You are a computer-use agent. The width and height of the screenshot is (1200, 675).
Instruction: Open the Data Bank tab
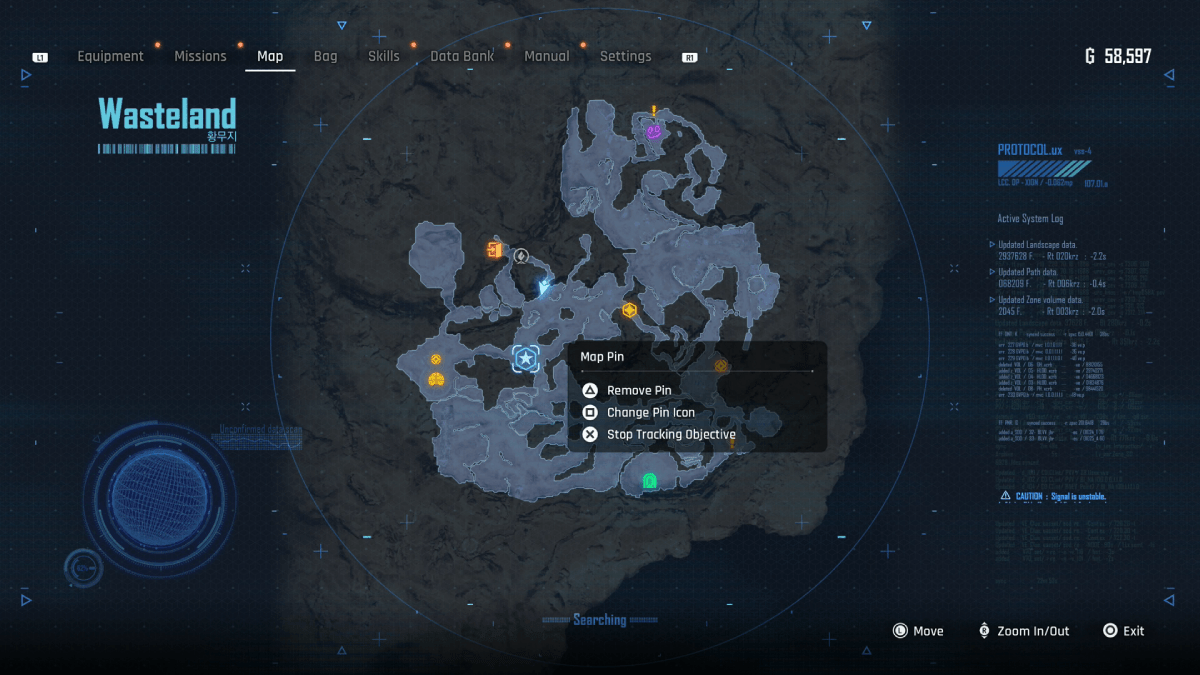click(462, 57)
